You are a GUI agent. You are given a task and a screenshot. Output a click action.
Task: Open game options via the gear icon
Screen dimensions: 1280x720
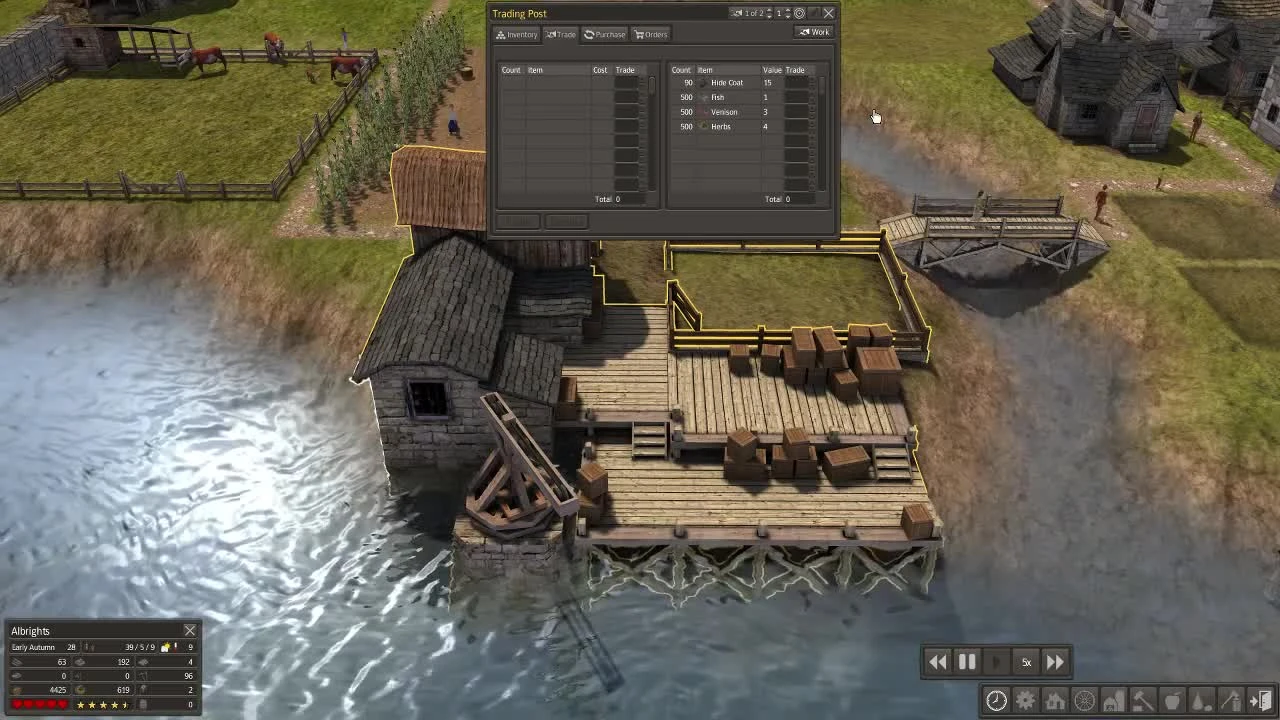click(x=1026, y=700)
